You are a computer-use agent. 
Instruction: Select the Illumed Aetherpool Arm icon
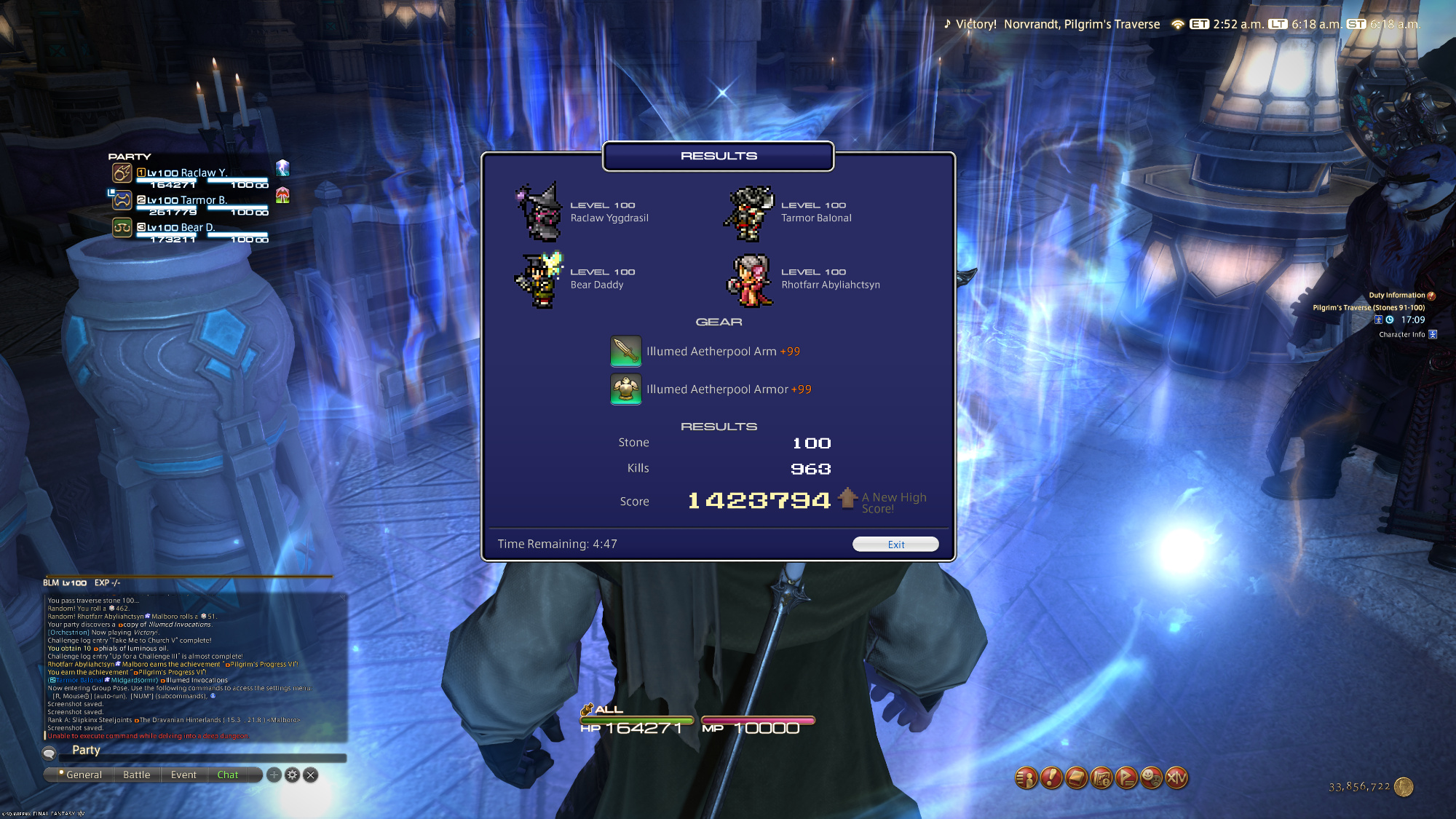pos(625,351)
